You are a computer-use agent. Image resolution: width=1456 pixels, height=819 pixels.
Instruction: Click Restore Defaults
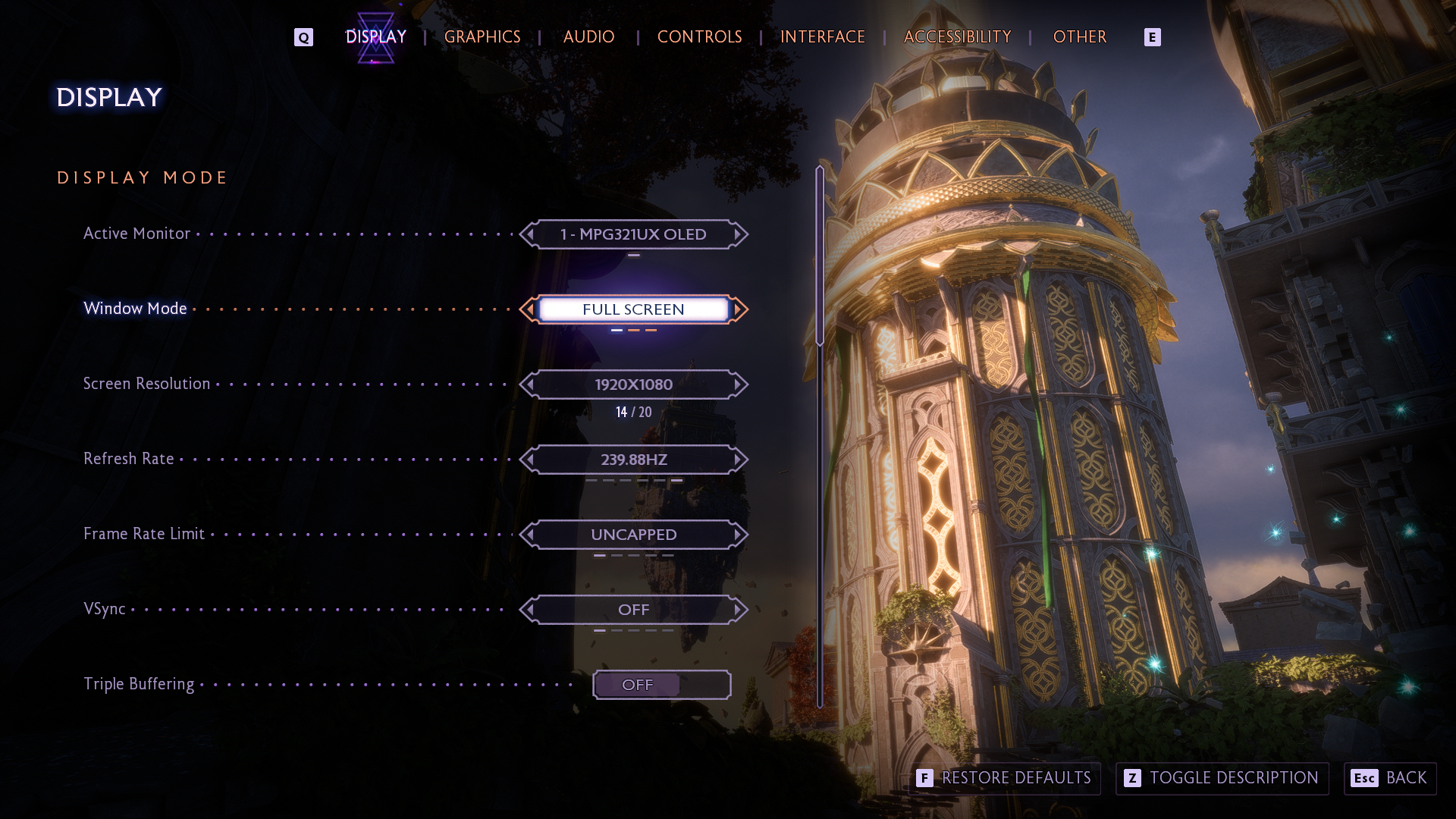pyautogui.click(x=1004, y=778)
